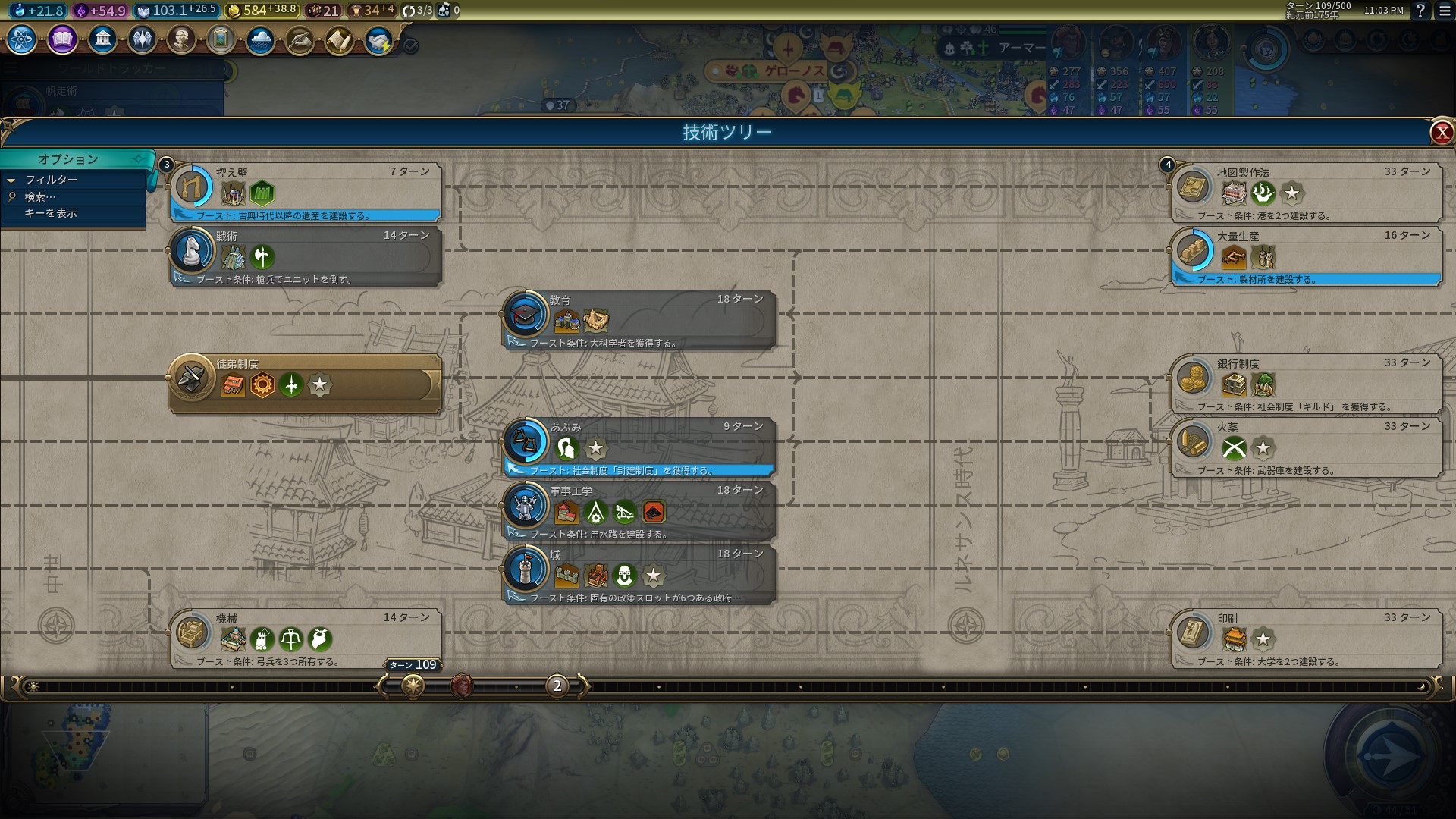Close the 技術ツリー tech tree window
Viewport: 1456px width, 819px height.
pyautogui.click(x=1441, y=133)
